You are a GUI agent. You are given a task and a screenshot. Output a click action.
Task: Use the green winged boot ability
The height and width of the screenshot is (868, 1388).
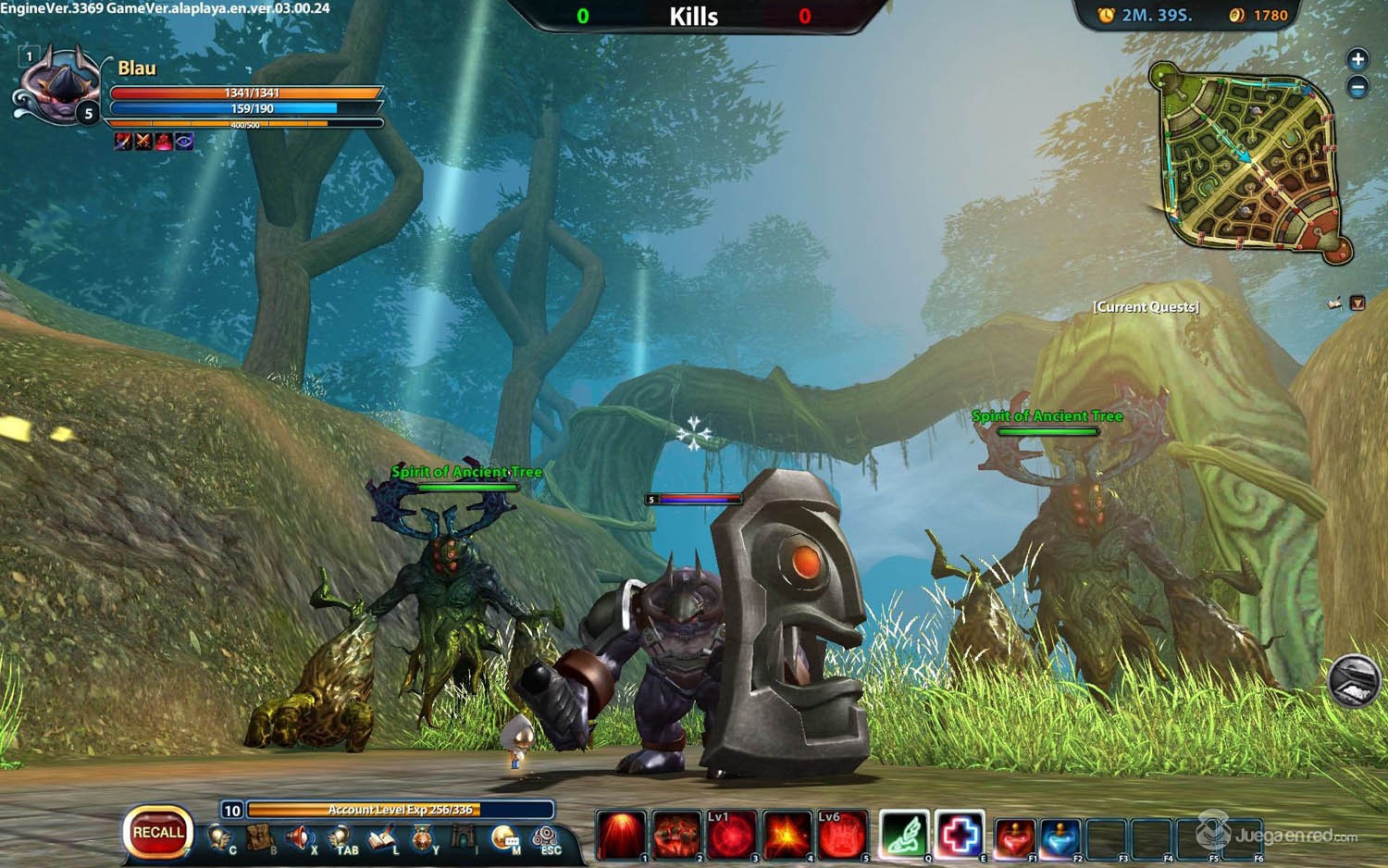pyautogui.click(x=904, y=835)
